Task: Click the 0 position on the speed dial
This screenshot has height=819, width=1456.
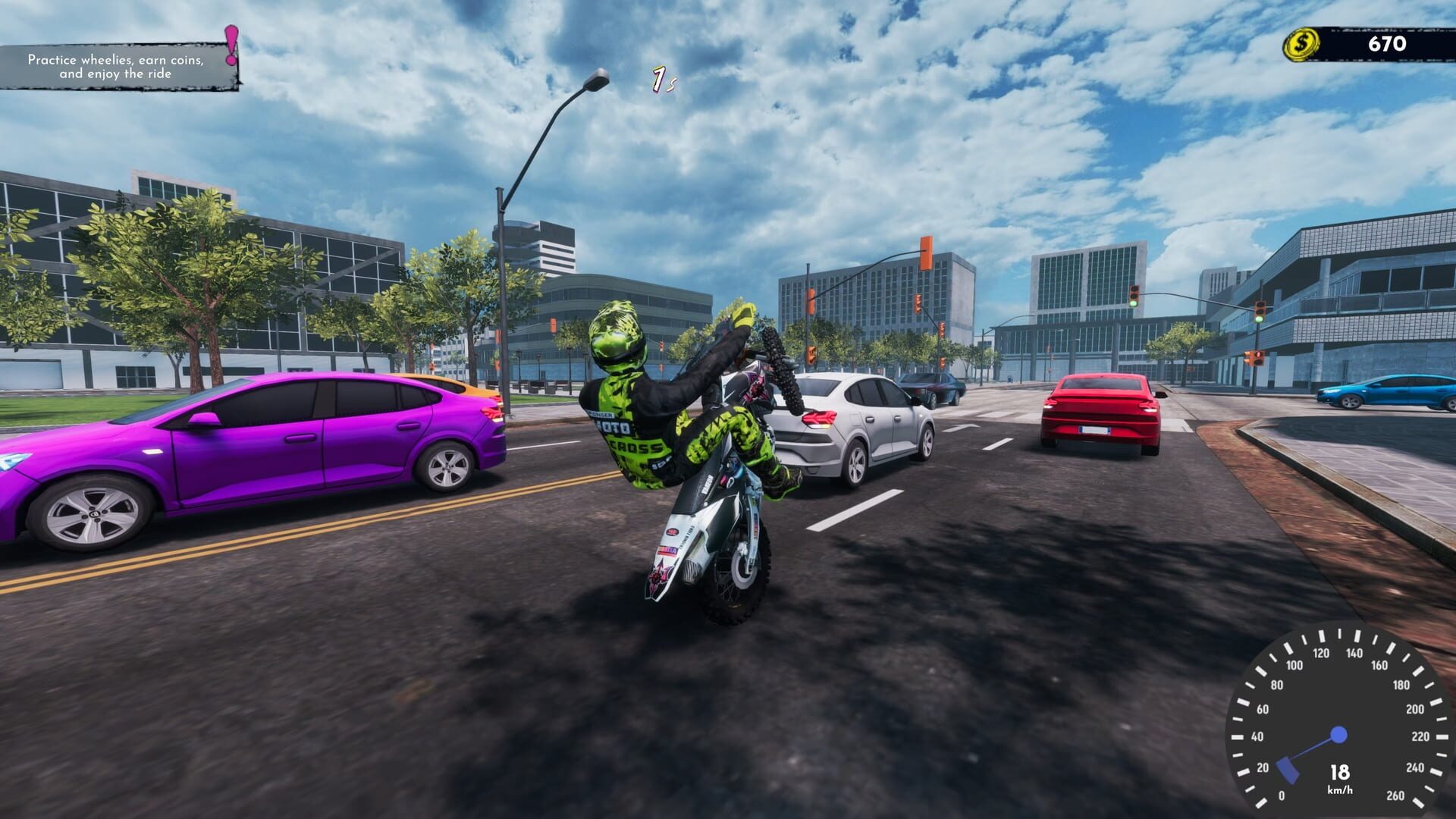Action: tap(1282, 795)
